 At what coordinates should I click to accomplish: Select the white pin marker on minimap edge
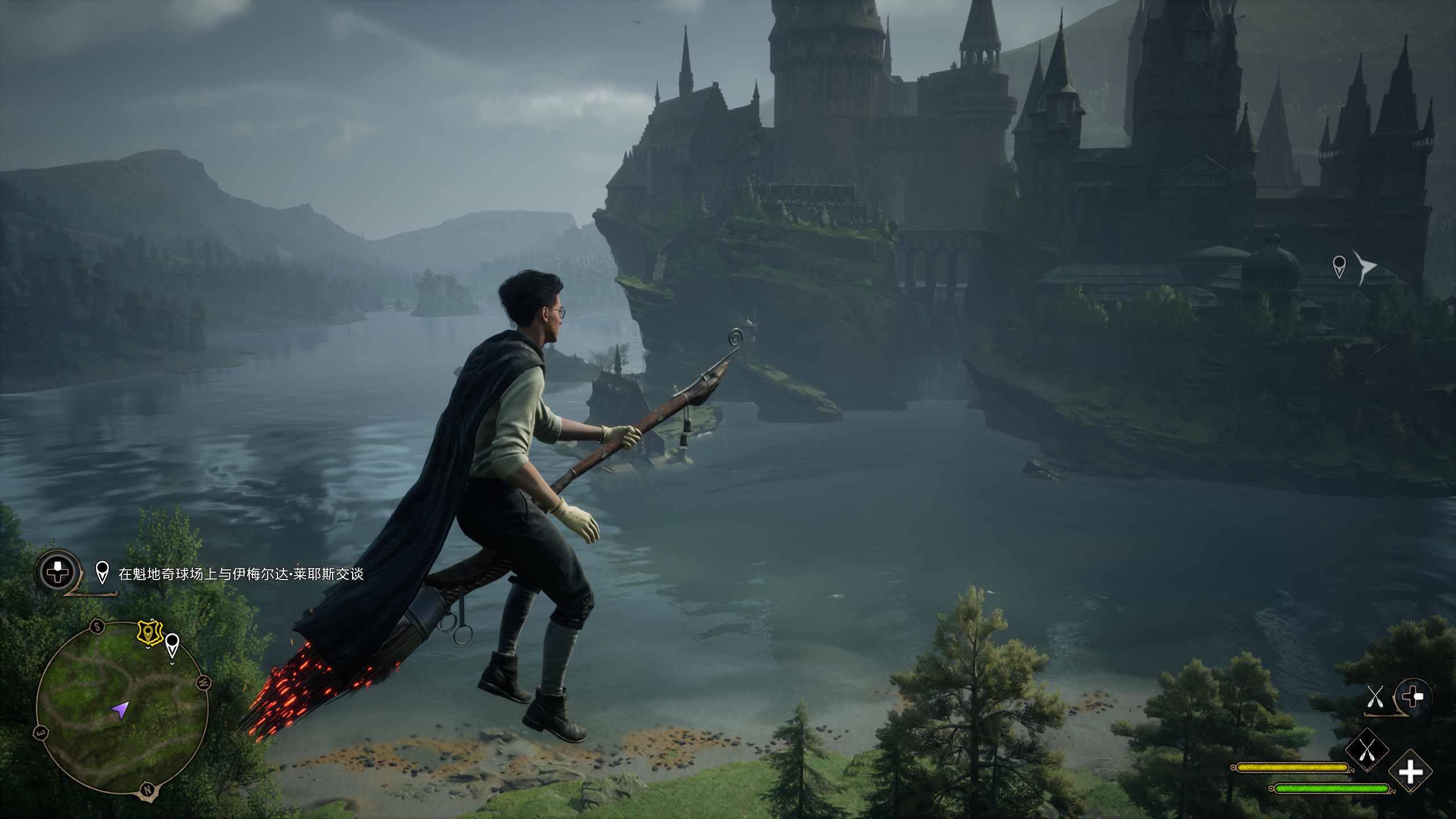coord(172,646)
